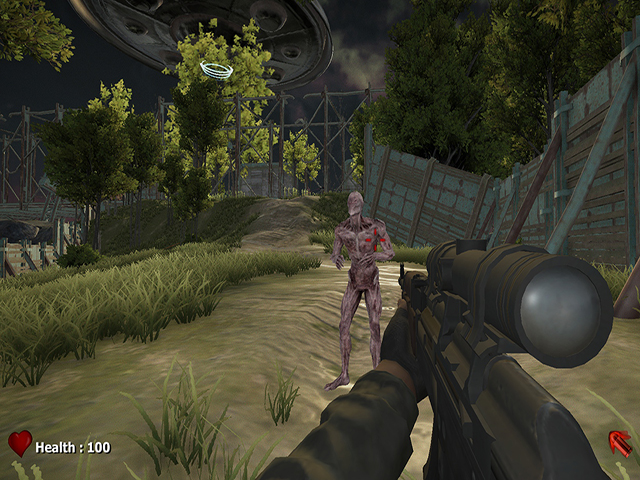Click the red arrow icon
This screenshot has width=640, height=480.
(x=619, y=442)
